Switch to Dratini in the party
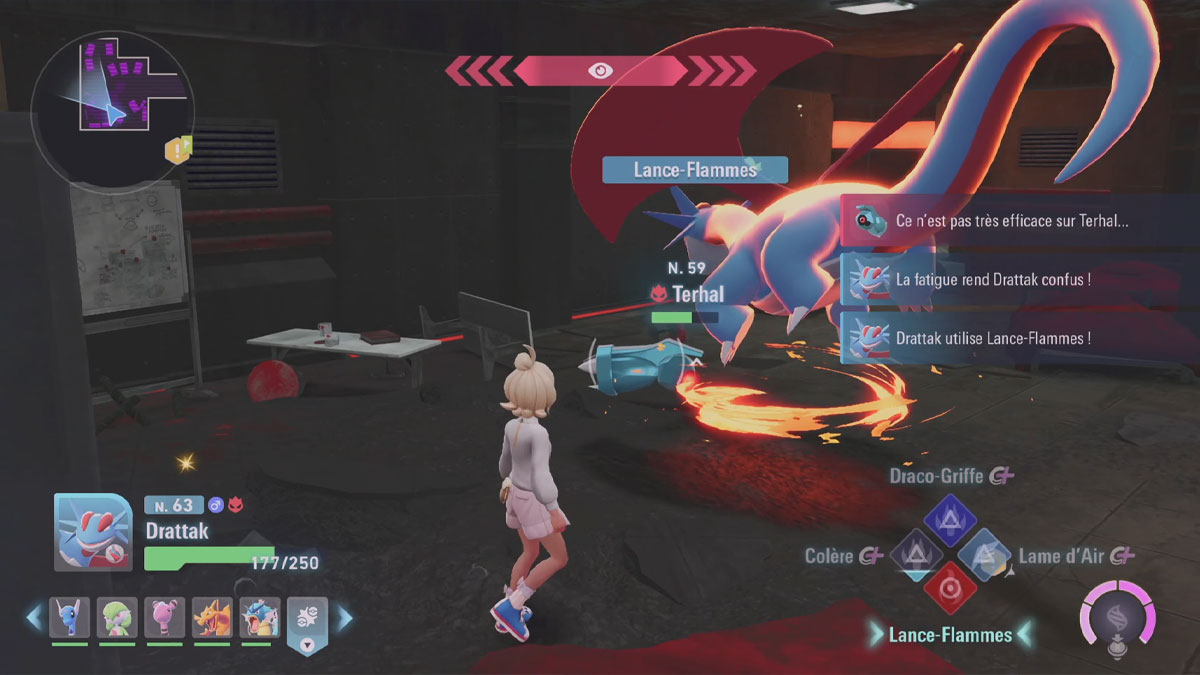This screenshot has width=1200, height=675. [70, 617]
